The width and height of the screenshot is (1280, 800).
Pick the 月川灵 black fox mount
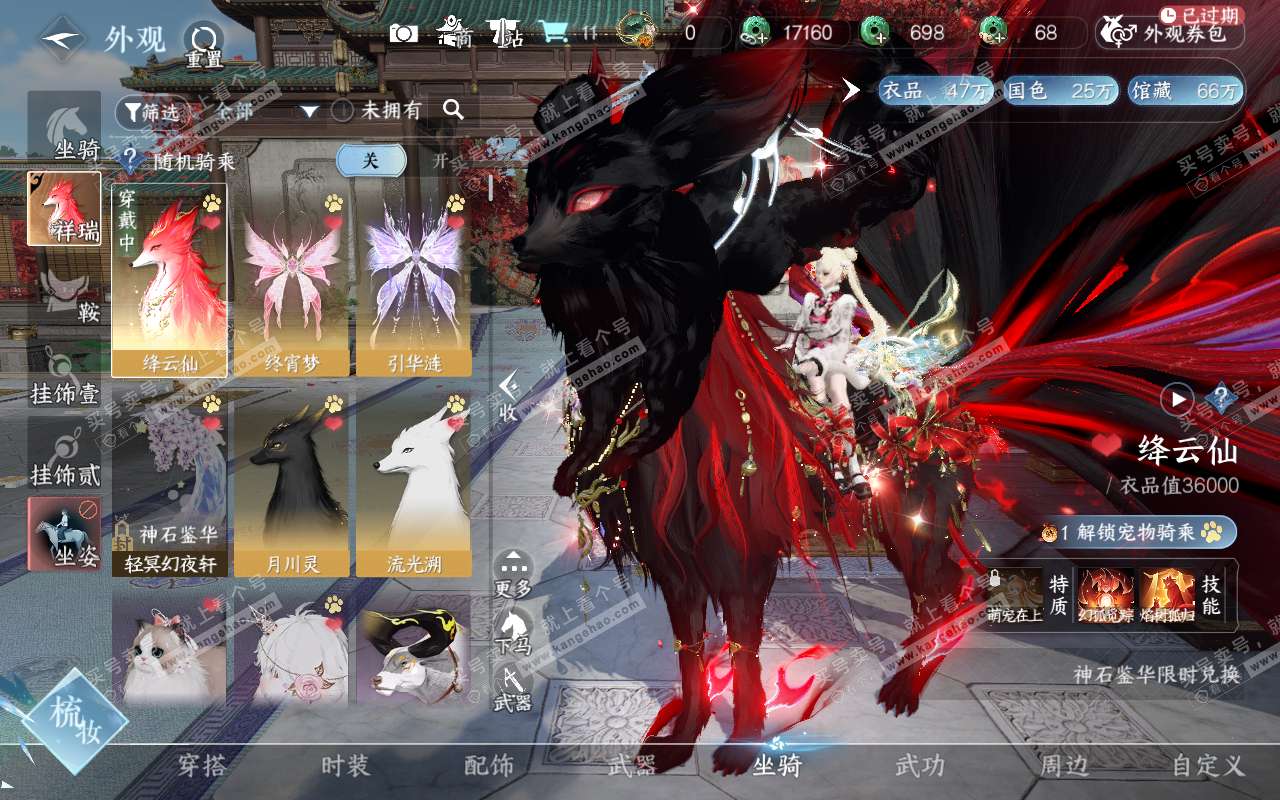point(291,483)
